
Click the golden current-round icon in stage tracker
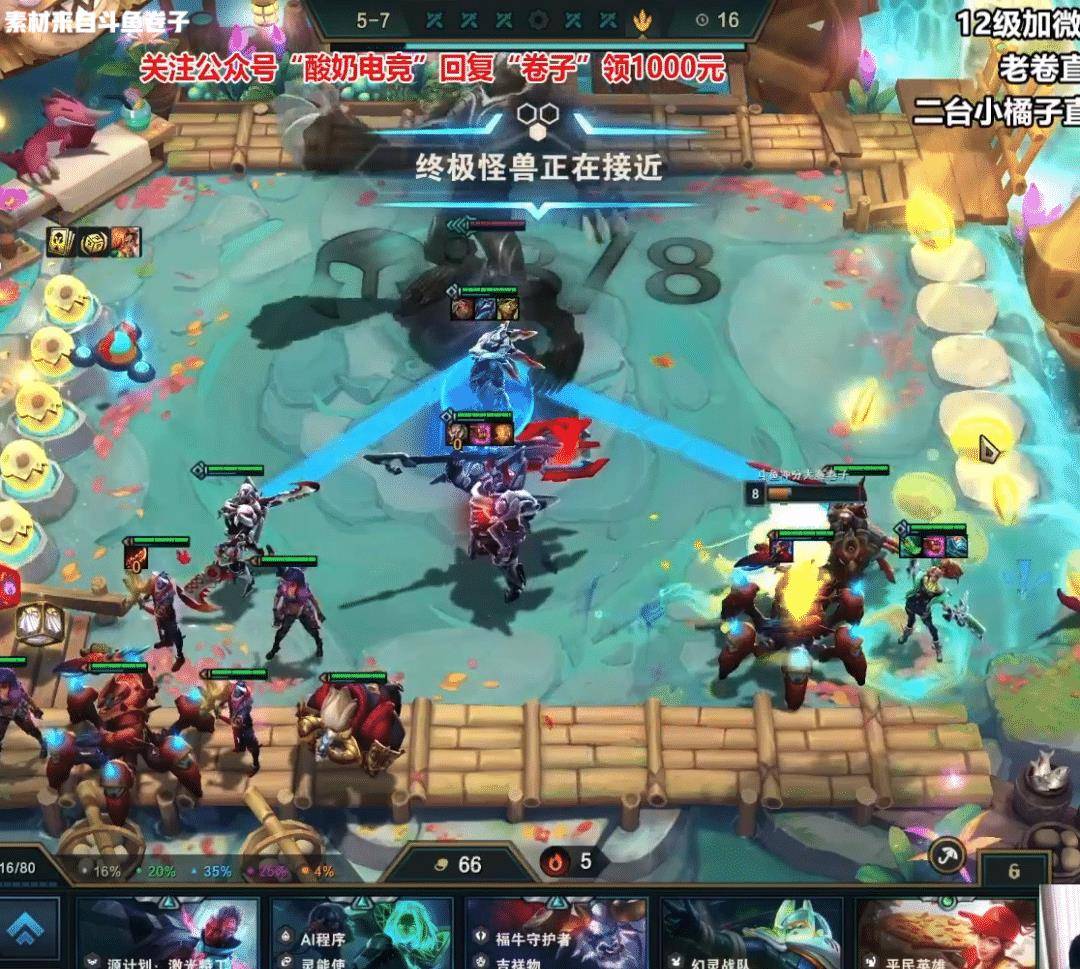coord(642,19)
